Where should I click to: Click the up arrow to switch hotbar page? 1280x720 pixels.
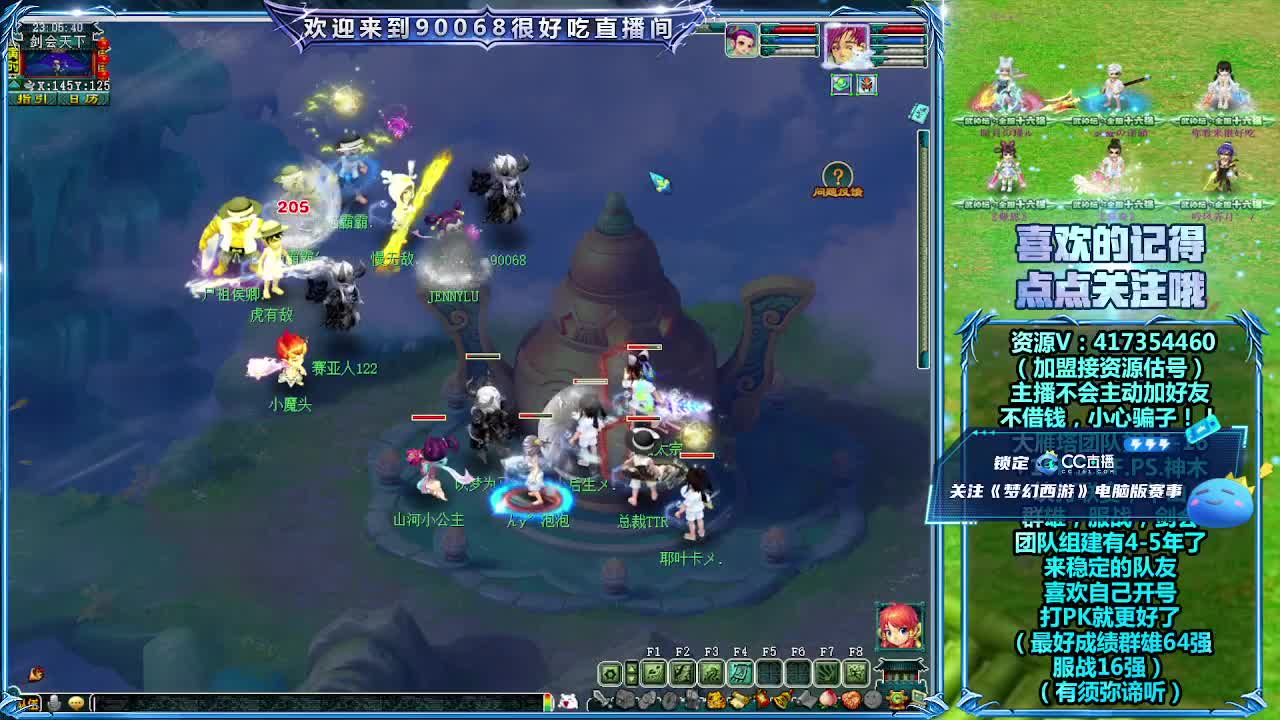pyautogui.click(x=631, y=667)
